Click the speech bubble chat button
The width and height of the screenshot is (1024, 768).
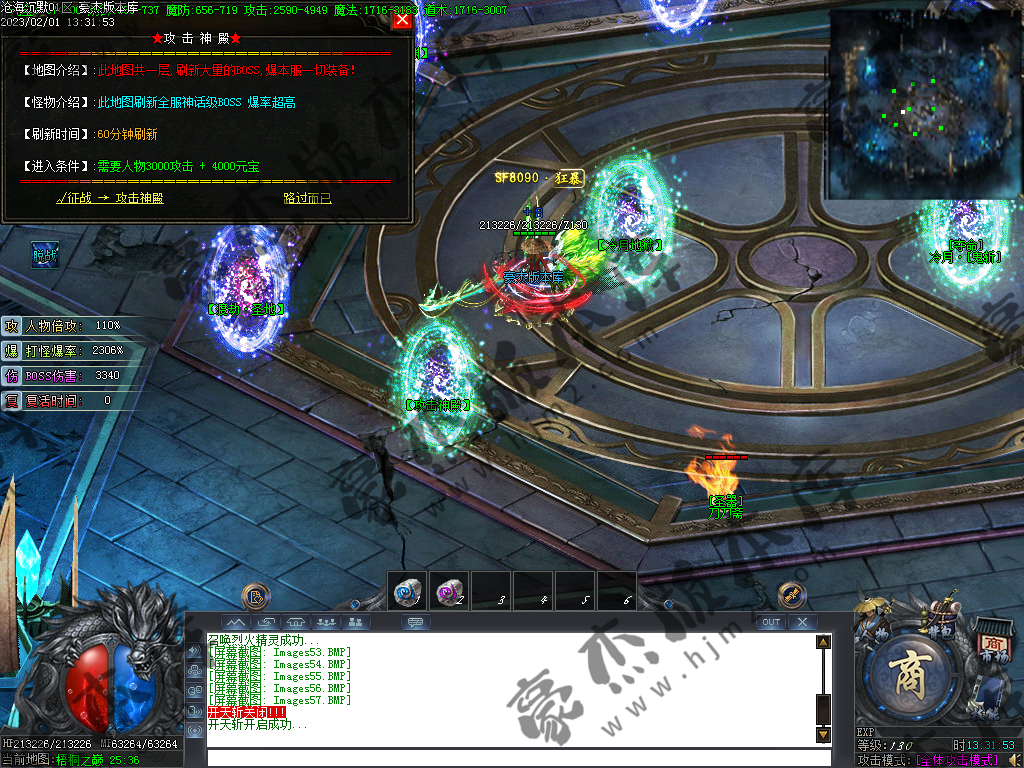[416, 622]
